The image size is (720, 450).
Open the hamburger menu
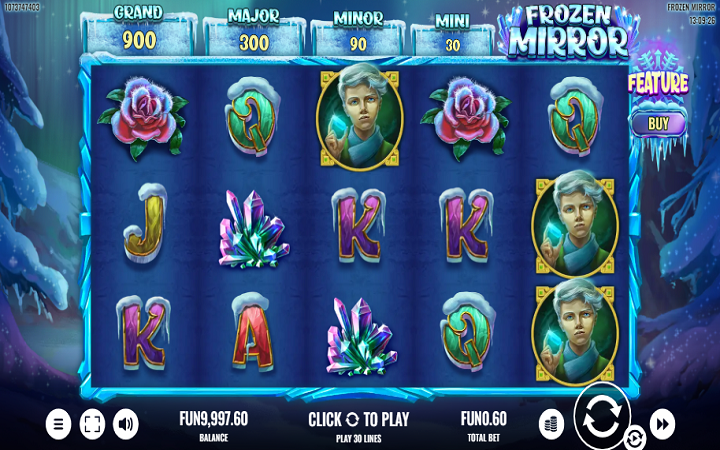click(59, 424)
